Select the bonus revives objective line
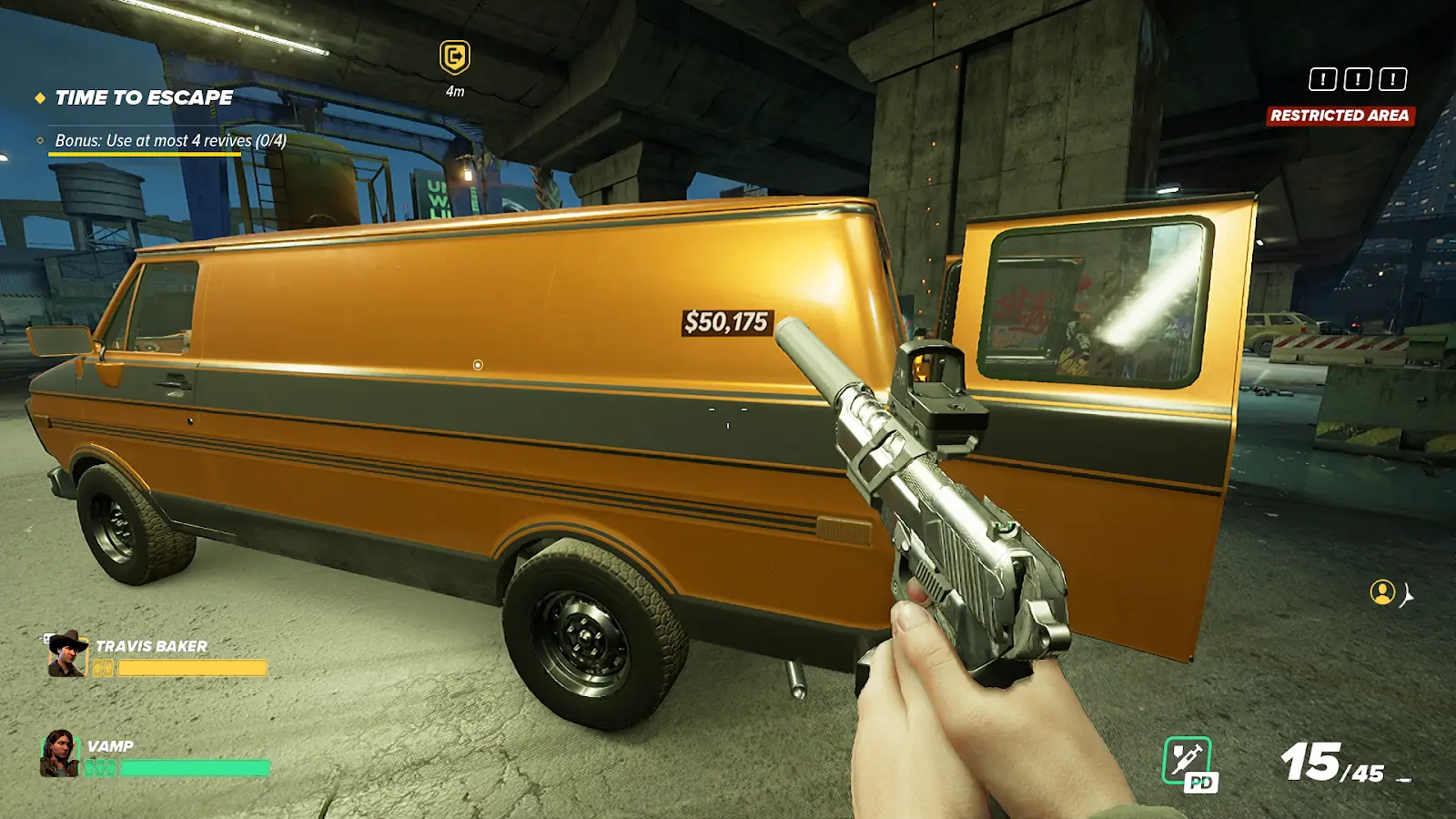Image resolution: width=1456 pixels, height=819 pixels. point(170,141)
